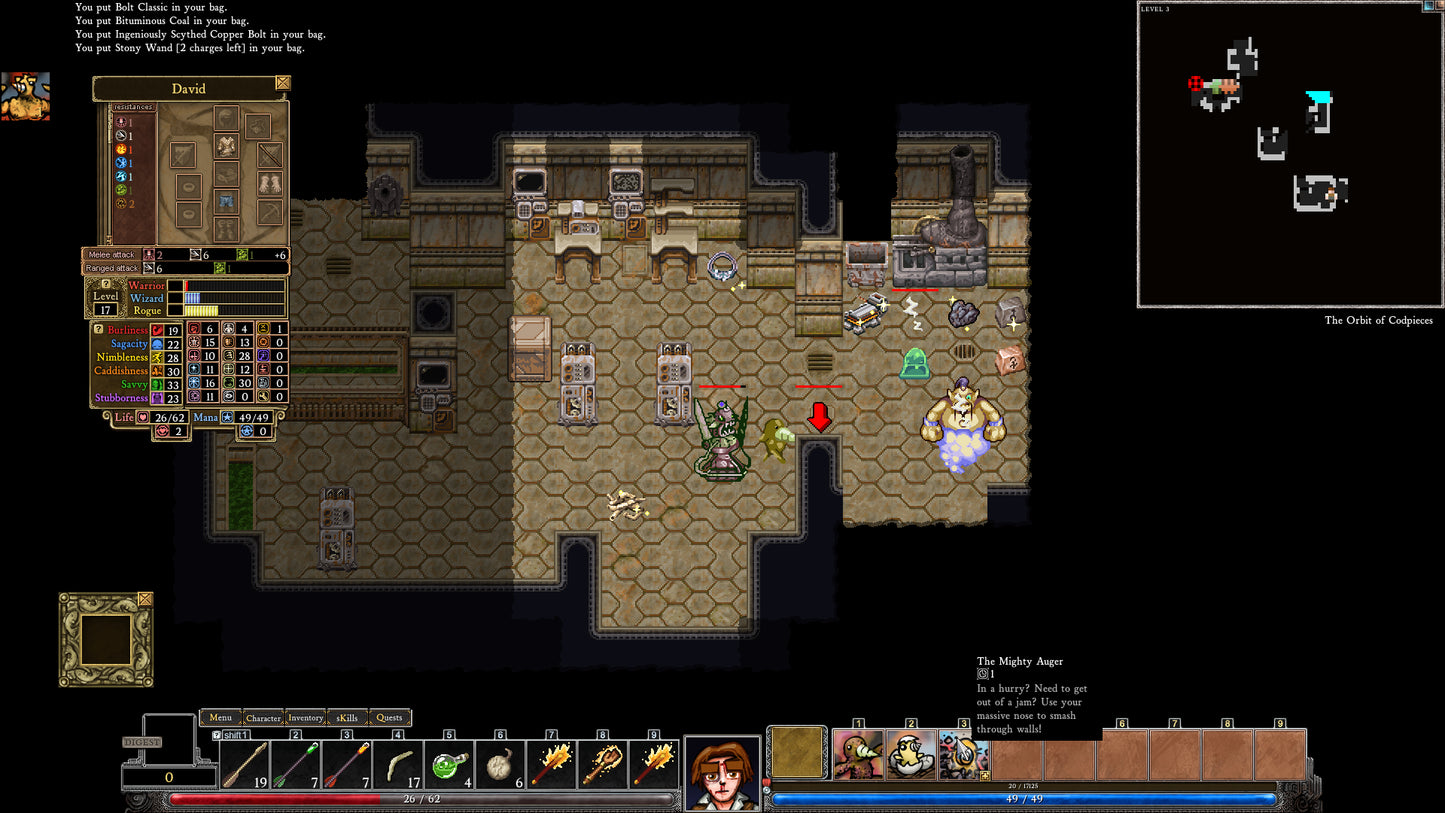Open the sKills window
This screenshot has width=1445, height=813.
click(346, 718)
